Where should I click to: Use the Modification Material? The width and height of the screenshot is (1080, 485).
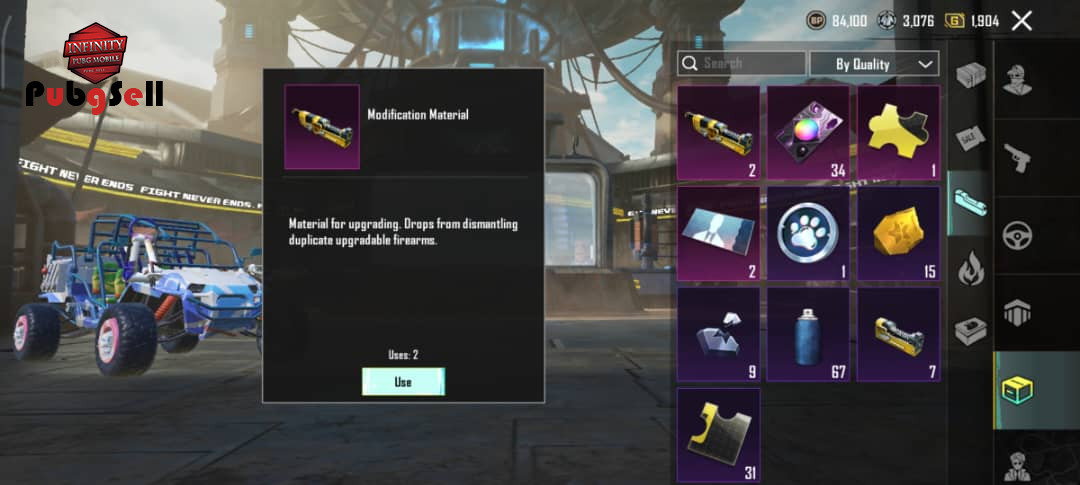[x=403, y=382]
